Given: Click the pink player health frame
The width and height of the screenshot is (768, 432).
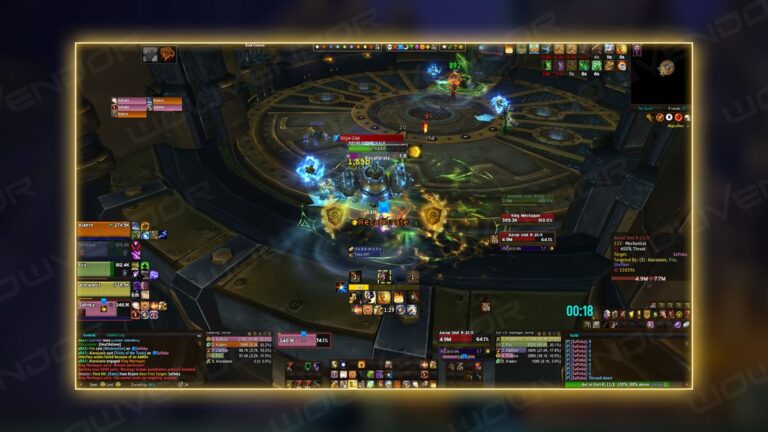Looking at the screenshot, I should pos(302,341).
